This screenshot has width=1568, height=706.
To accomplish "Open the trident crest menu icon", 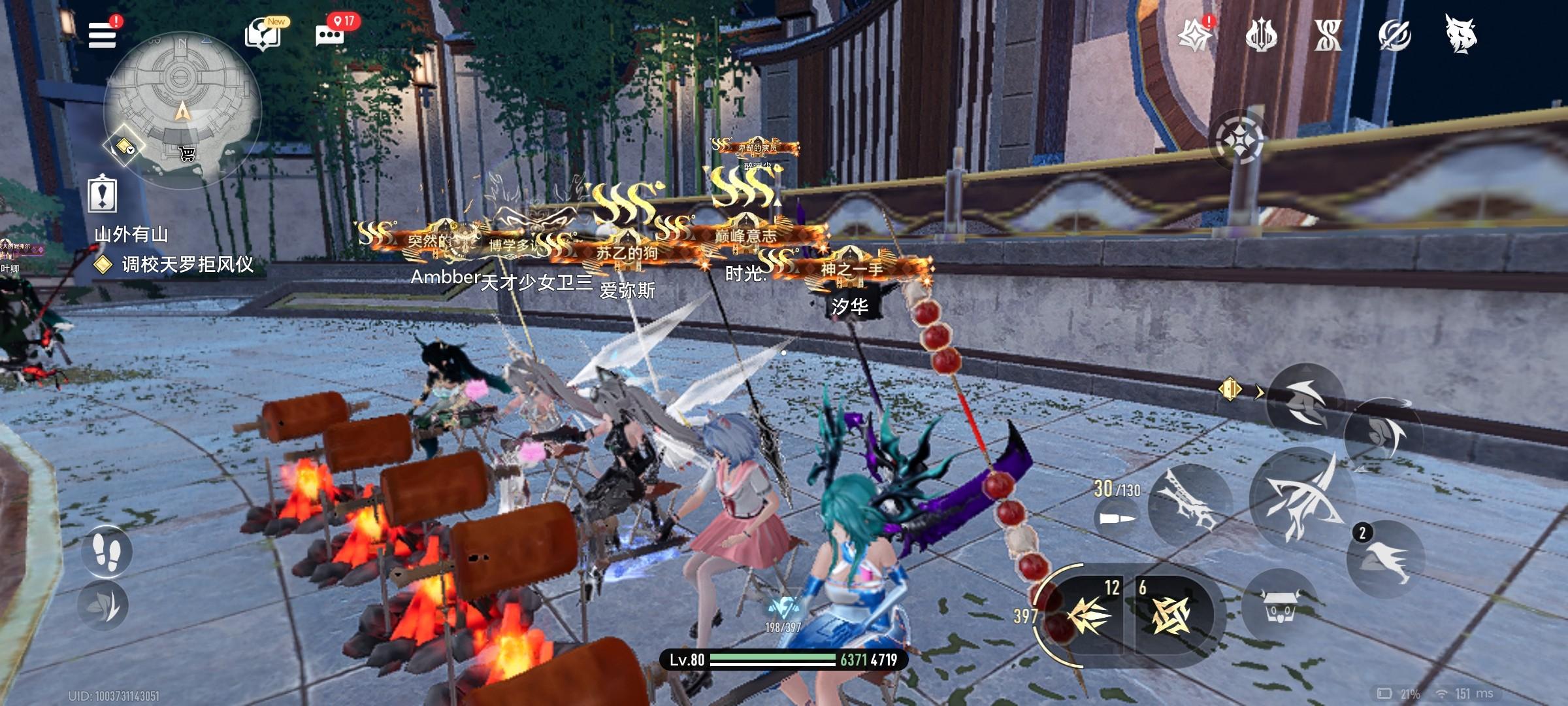I will pyautogui.click(x=1261, y=35).
